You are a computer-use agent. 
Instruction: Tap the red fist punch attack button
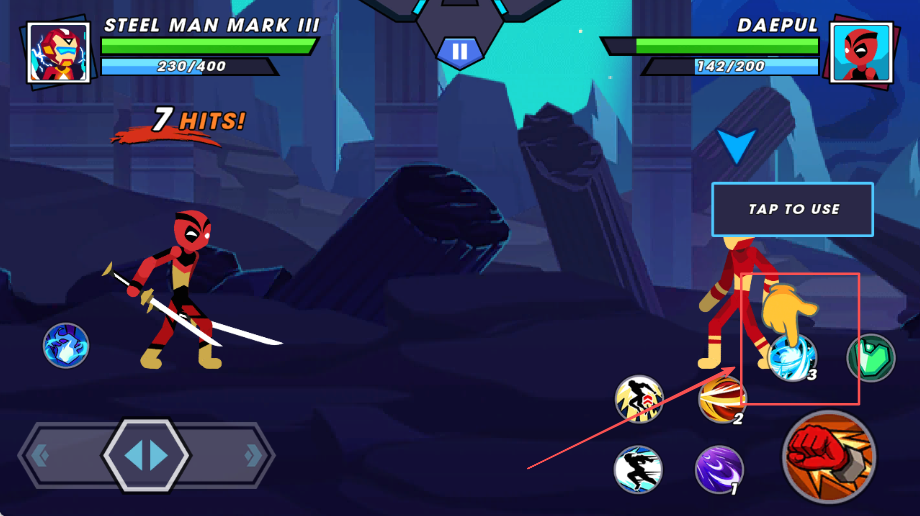[x=829, y=456]
